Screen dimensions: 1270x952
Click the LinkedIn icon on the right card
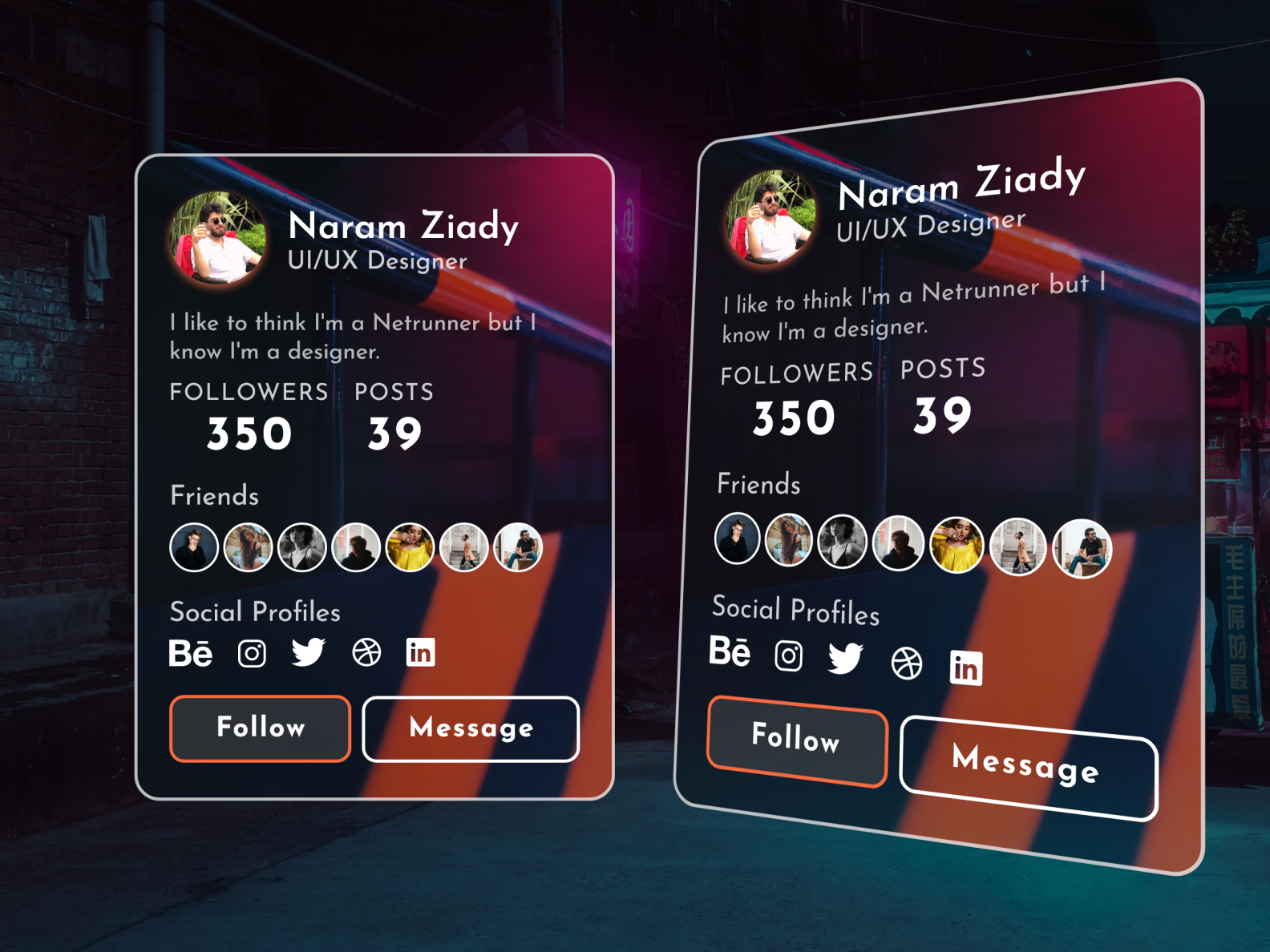(x=965, y=668)
